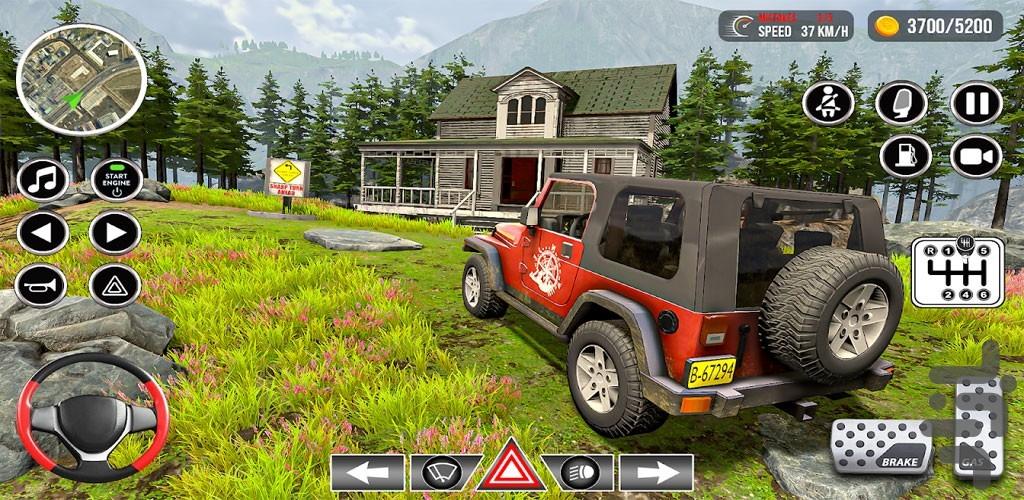Screen dimensions: 1024x500
Task: Switch view with the camera button
Action: pyautogui.click(x=976, y=156)
